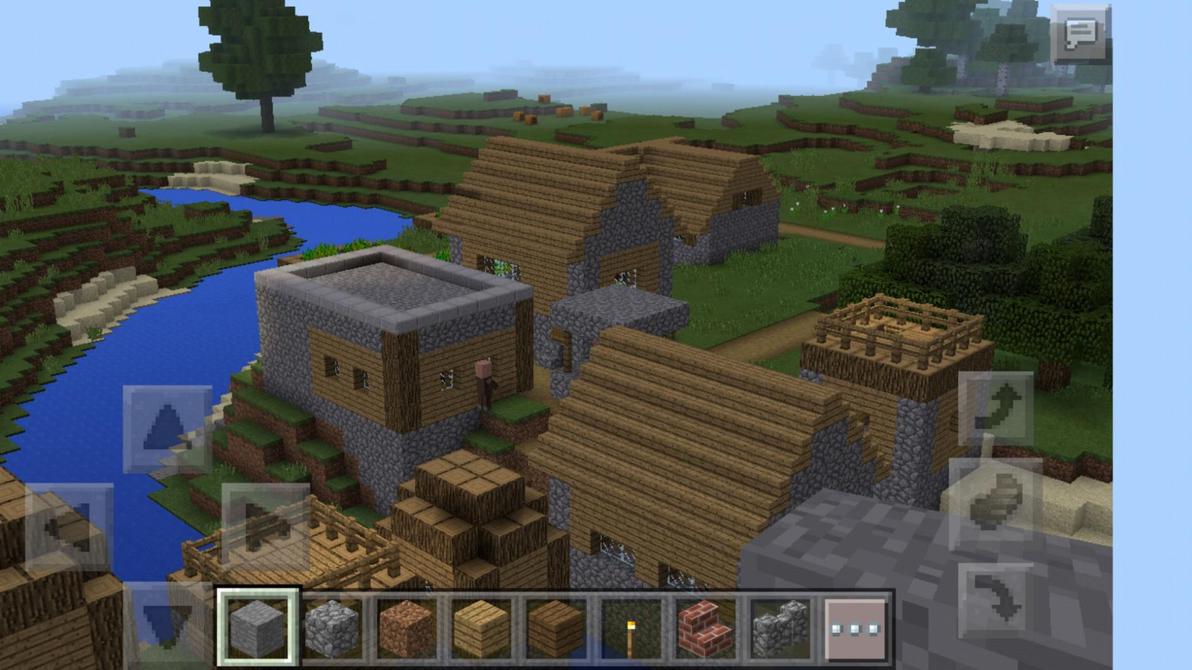This screenshot has height=670, width=1192.
Task: Pick the light oak planks slot
Action: [x=481, y=628]
